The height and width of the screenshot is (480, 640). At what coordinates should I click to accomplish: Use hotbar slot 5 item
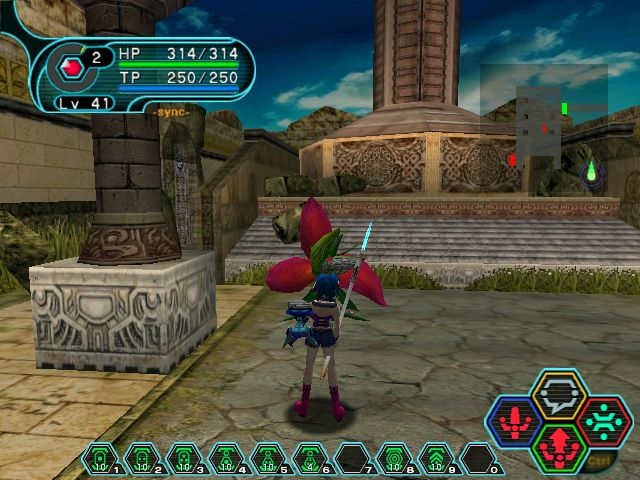tap(268, 460)
